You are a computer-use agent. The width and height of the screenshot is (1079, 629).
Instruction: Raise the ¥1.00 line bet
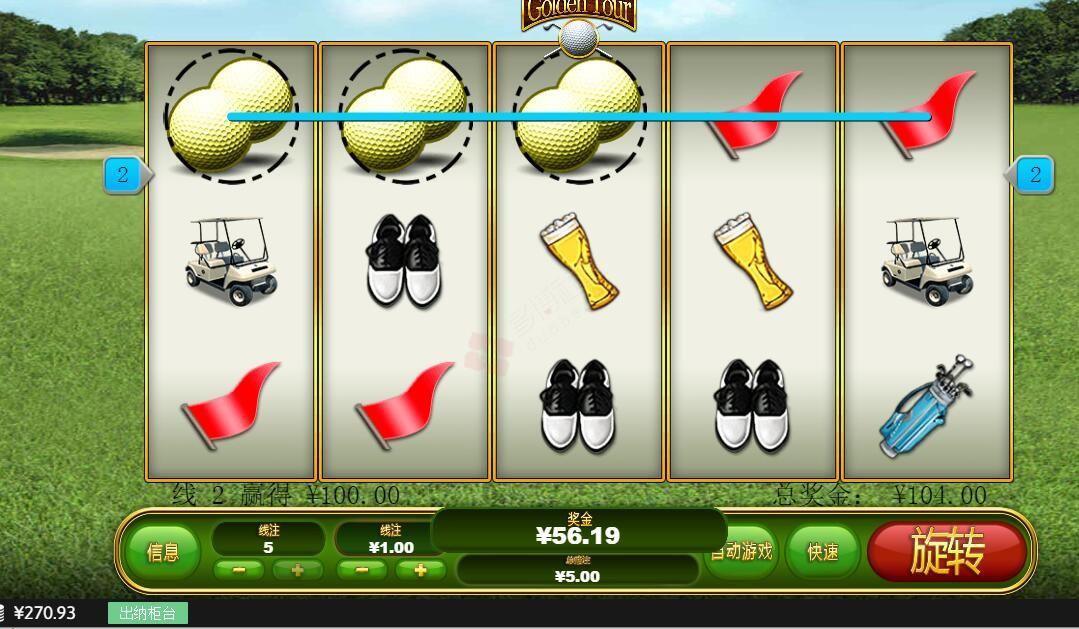pos(420,570)
